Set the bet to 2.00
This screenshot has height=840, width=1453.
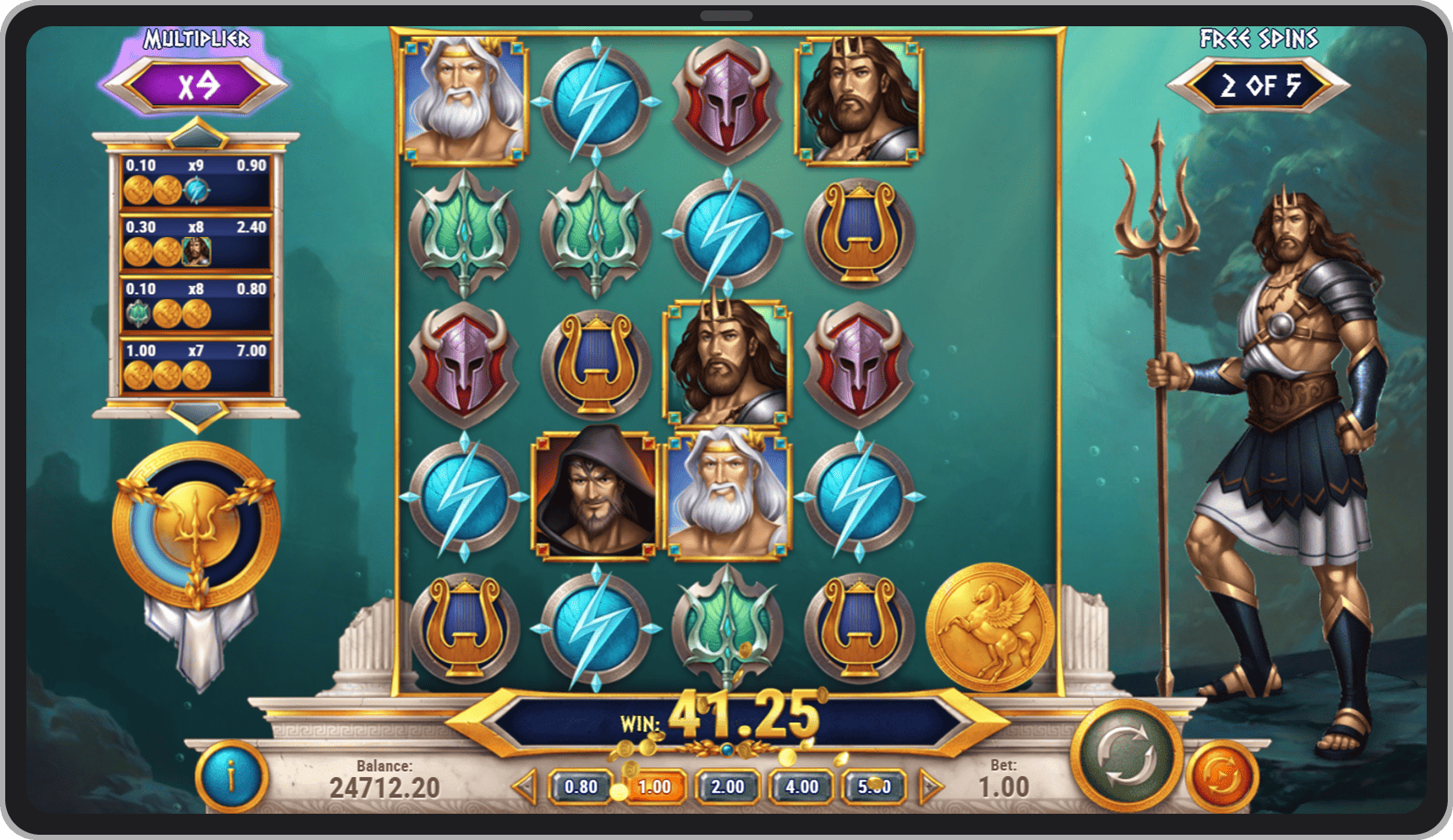tap(727, 787)
